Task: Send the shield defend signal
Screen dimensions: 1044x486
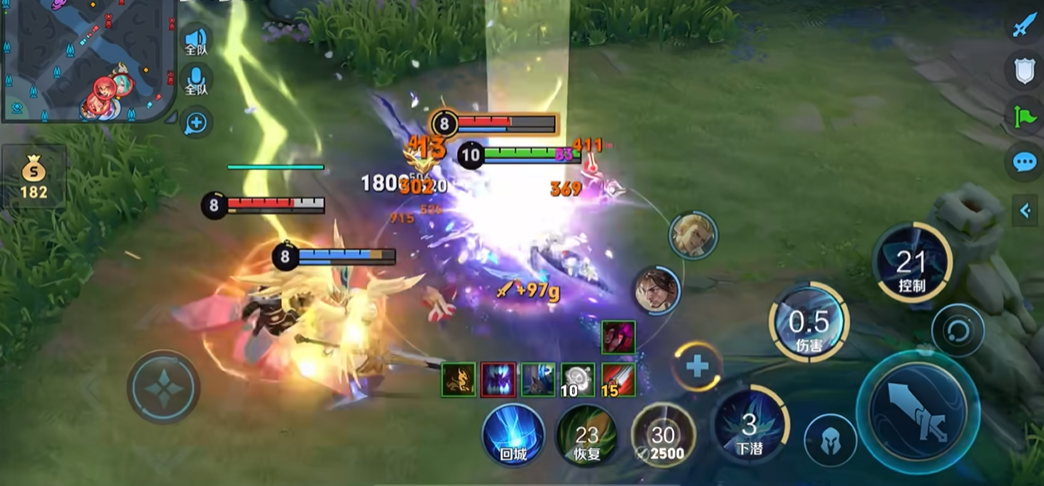Action: point(1022,69)
